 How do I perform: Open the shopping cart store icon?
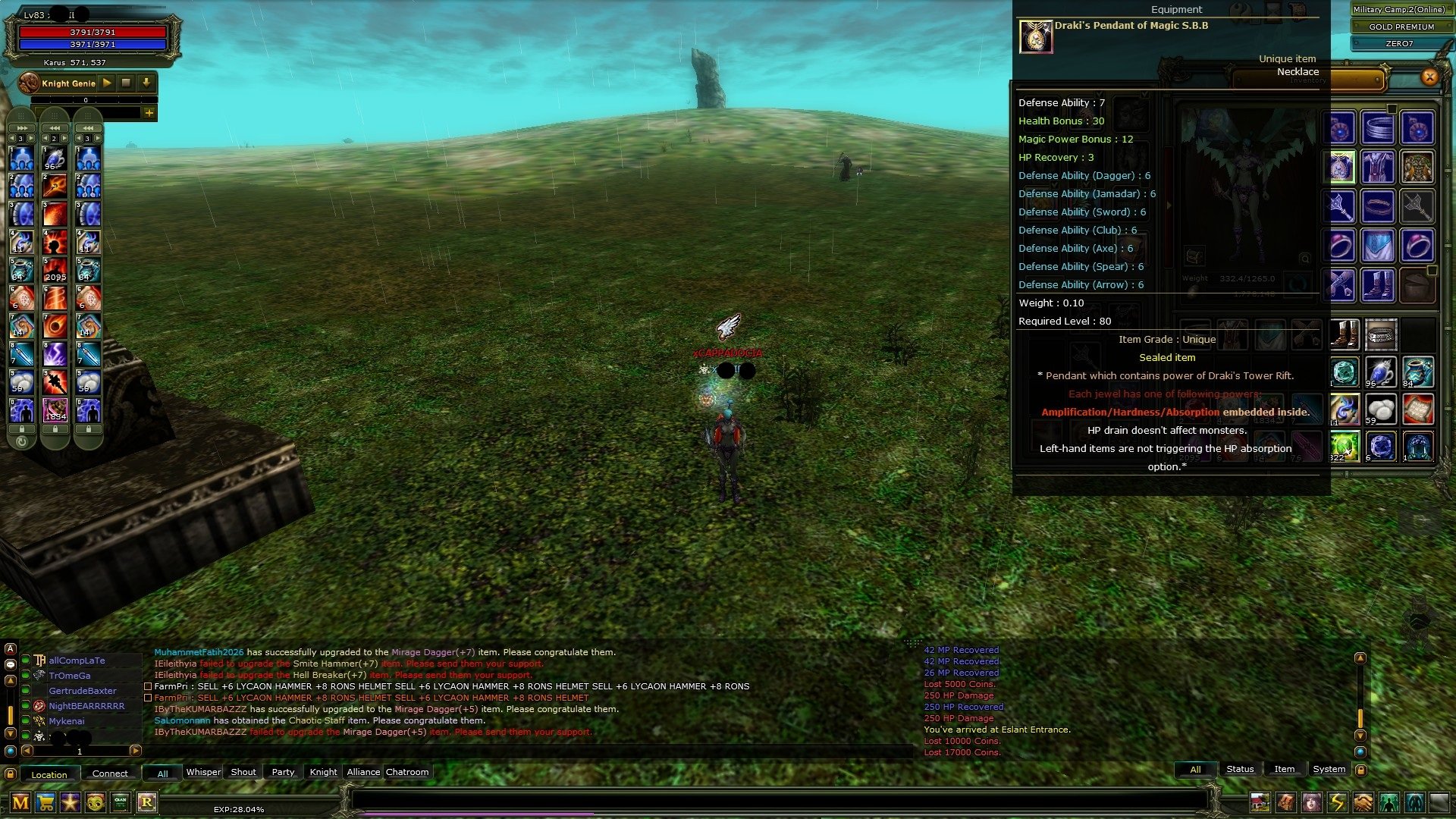[45, 802]
